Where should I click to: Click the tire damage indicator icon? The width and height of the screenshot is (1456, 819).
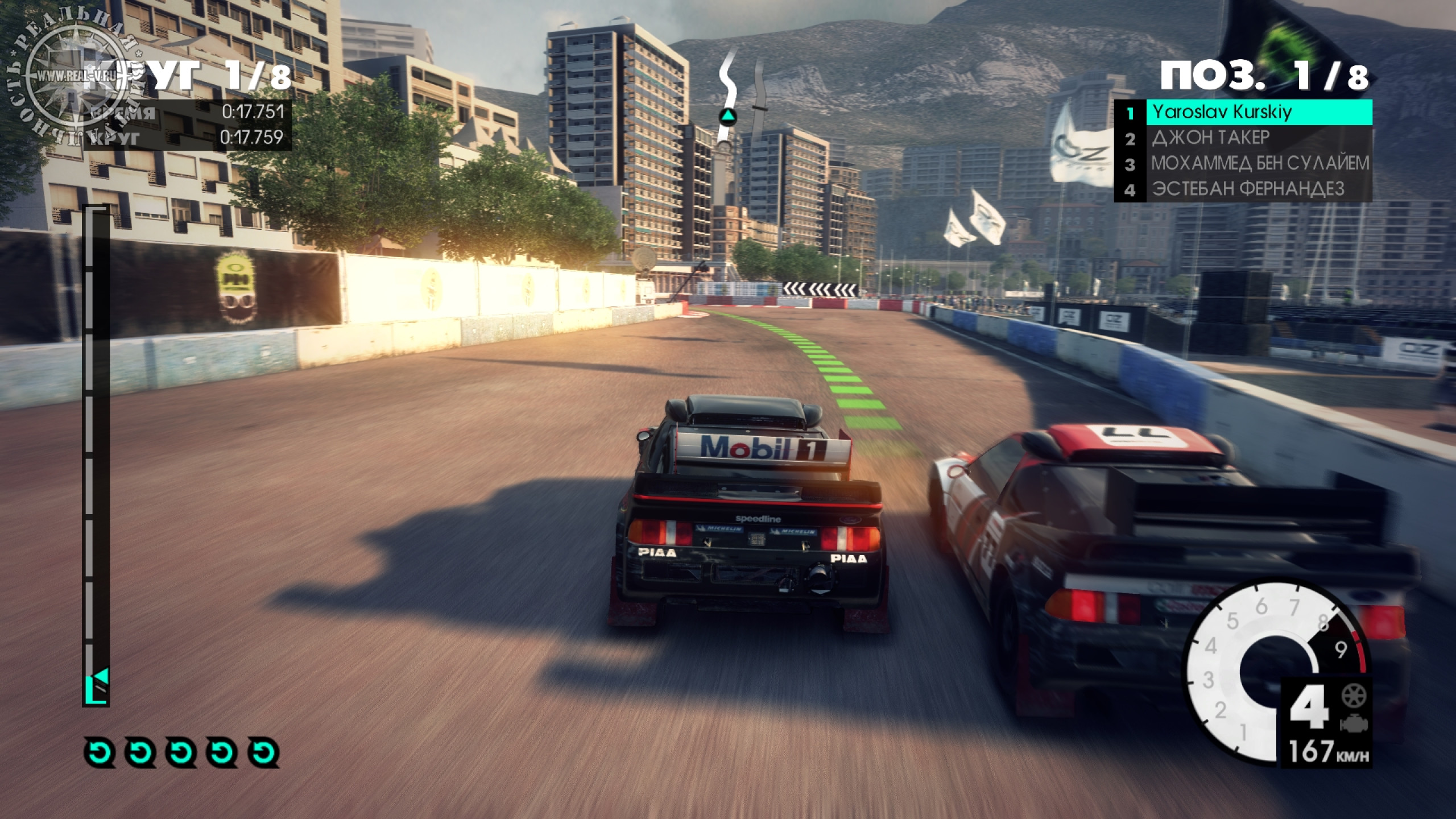coord(1353,695)
